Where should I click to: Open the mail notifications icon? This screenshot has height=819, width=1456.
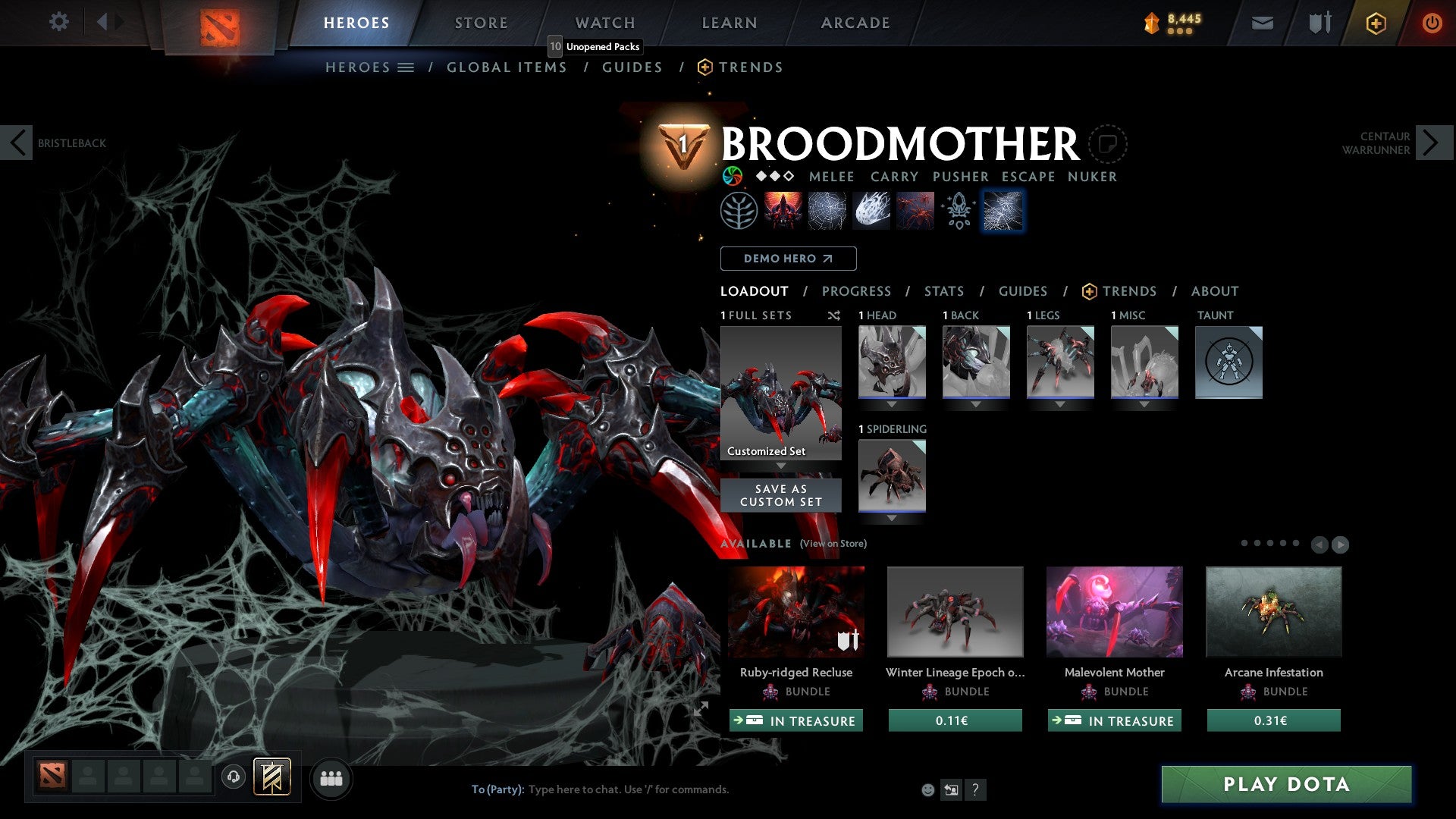point(1263,23)
